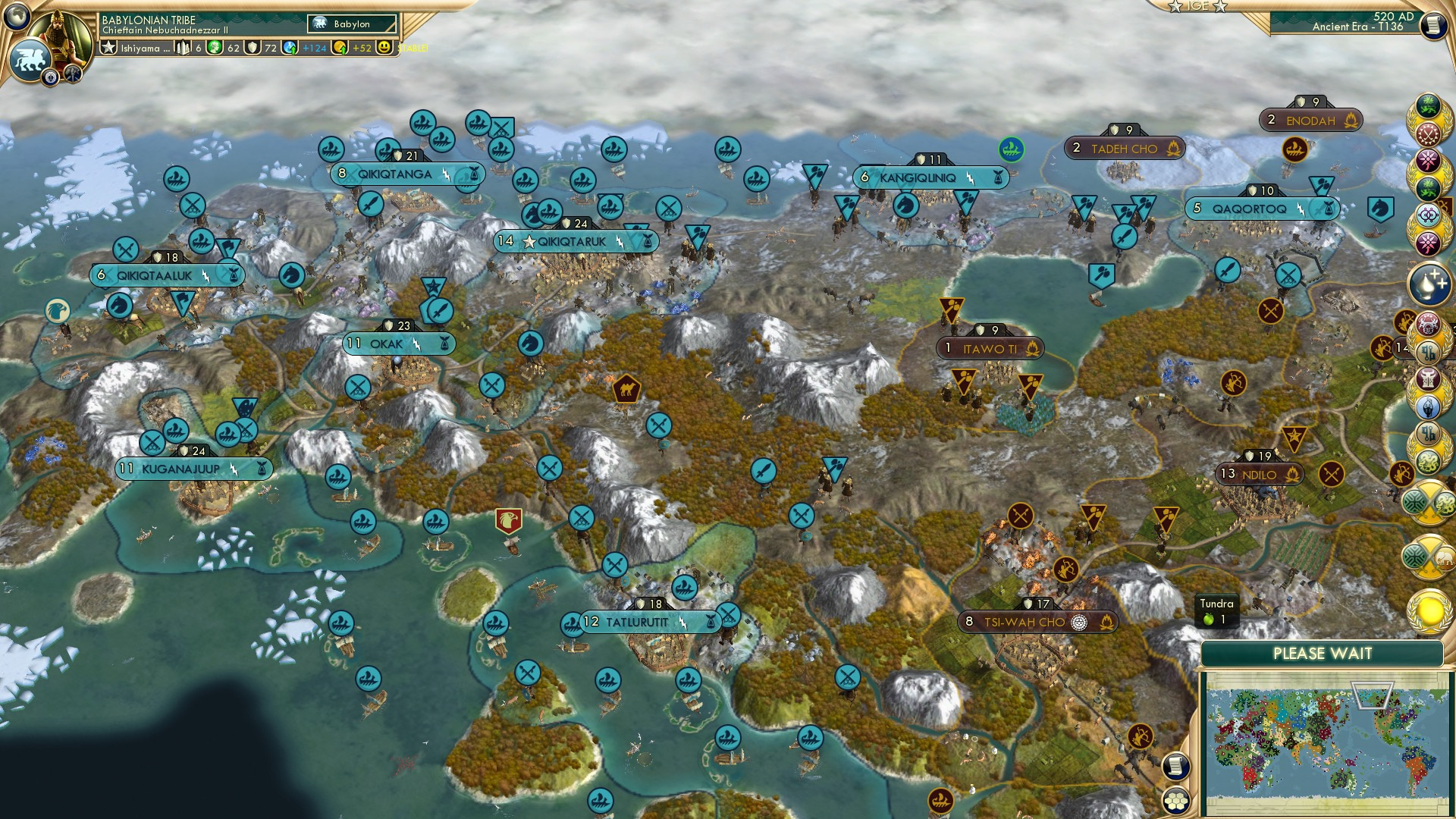Viewport: 1456px width, 819px height.
Task: Click the viewport frame on the minimap
Action: (1371, 695)
